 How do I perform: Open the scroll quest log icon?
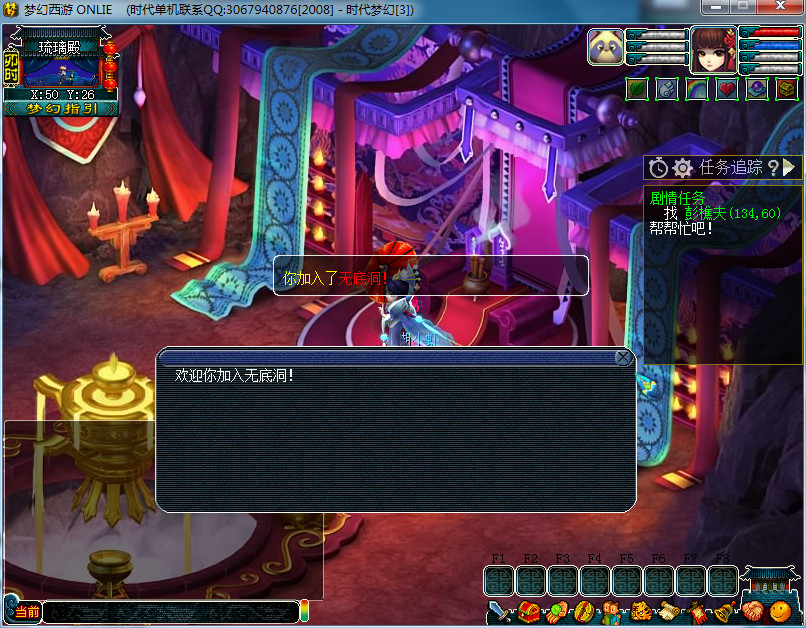tap(668, 612)
